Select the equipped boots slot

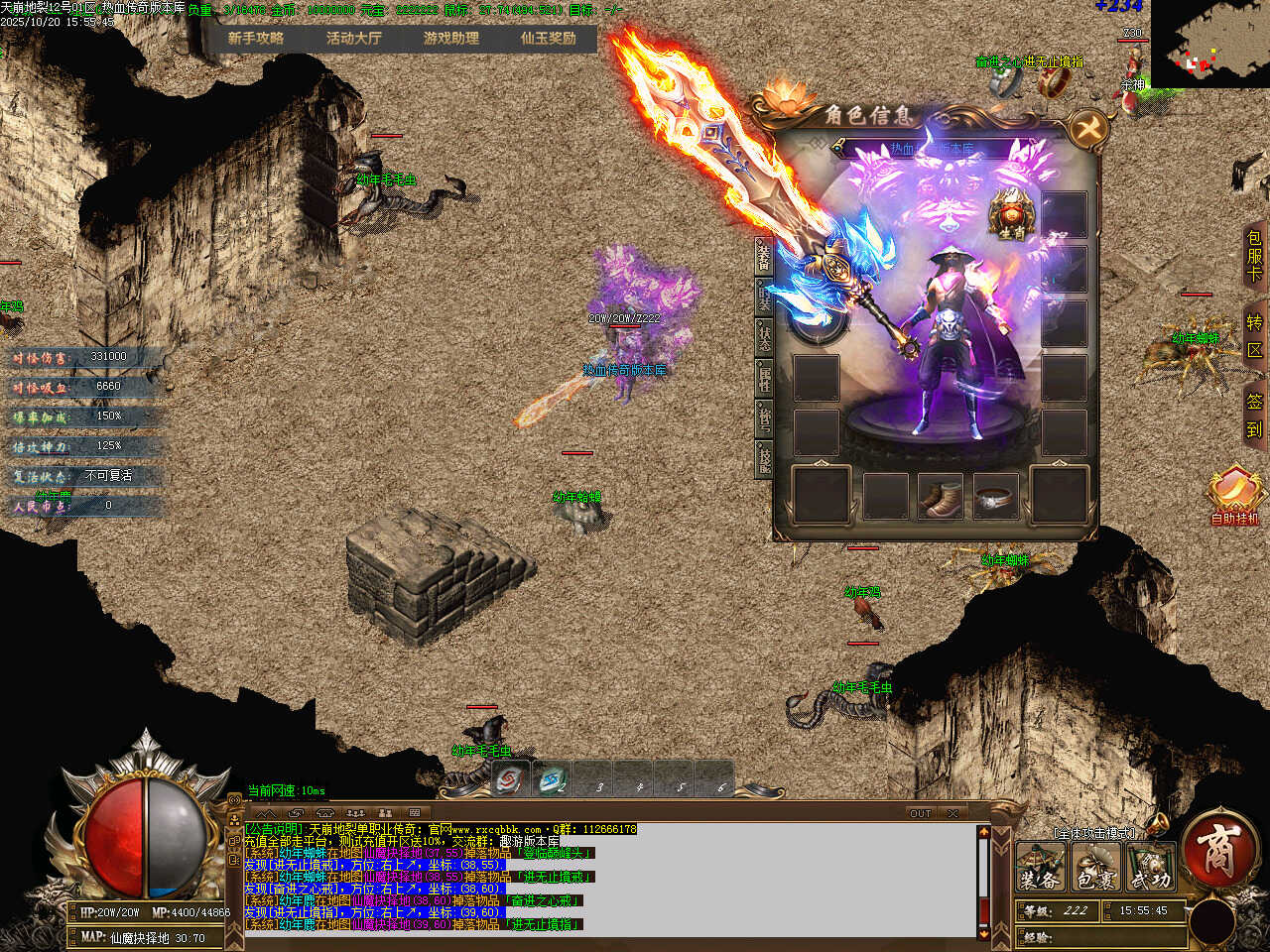tap(939, 497)
